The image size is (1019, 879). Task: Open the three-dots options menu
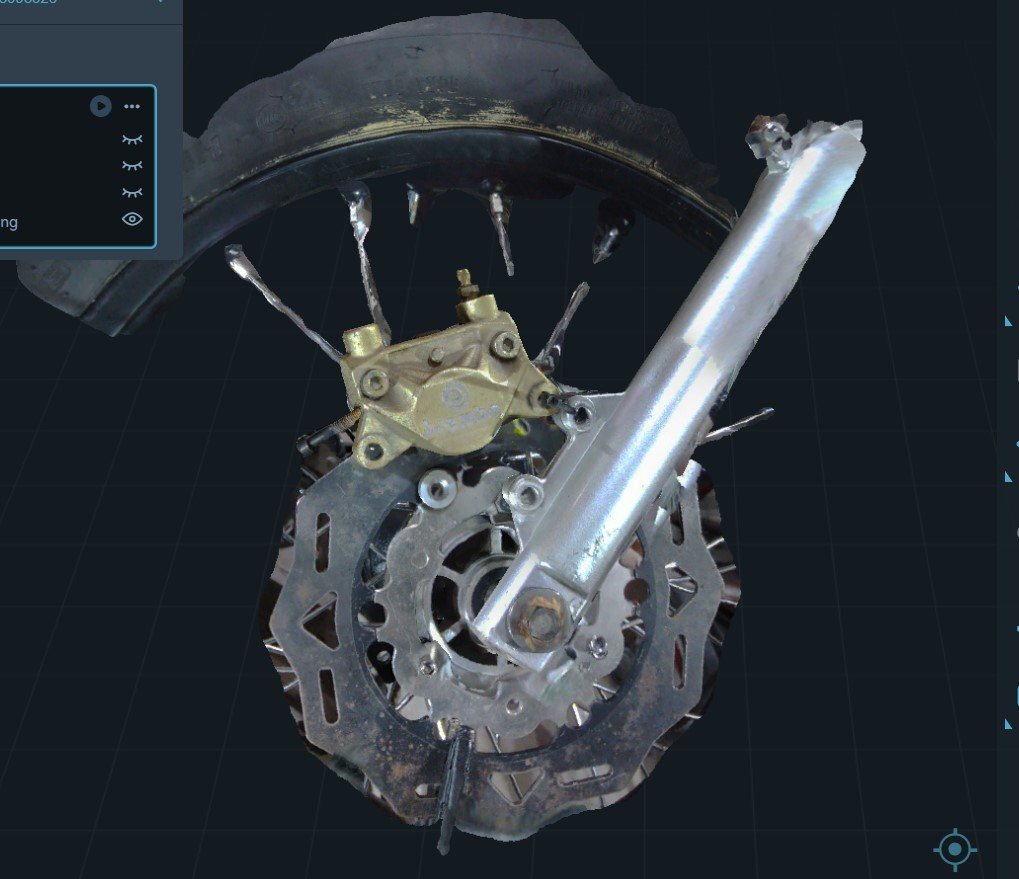pyautogui.click(x=132, y=106)
